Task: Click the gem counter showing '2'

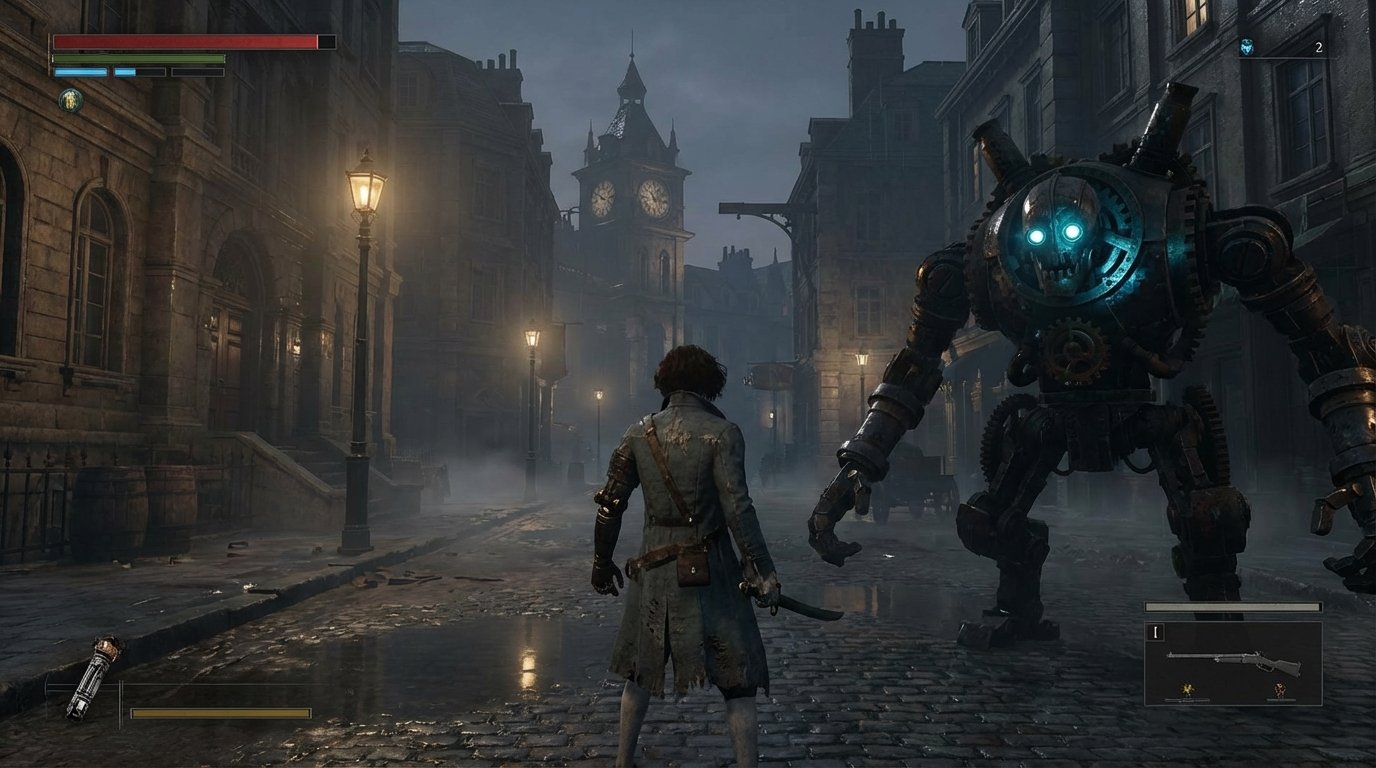Action: tap(1319, 47)
